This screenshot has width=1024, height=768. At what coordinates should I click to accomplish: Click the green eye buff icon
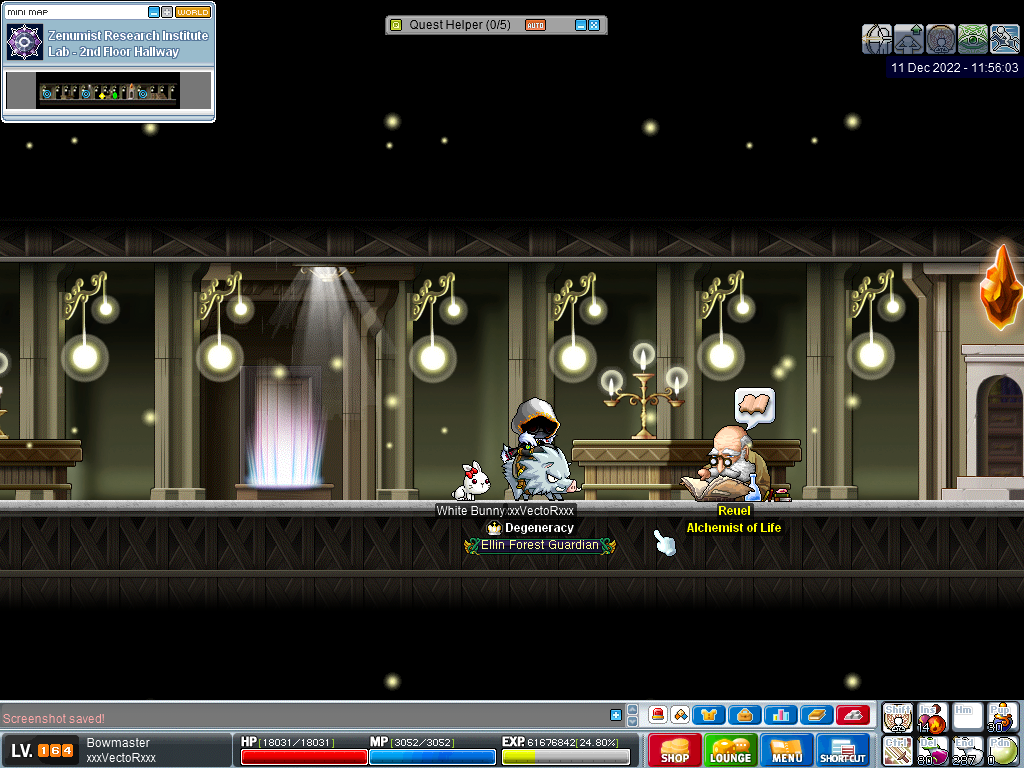(973, 39)
